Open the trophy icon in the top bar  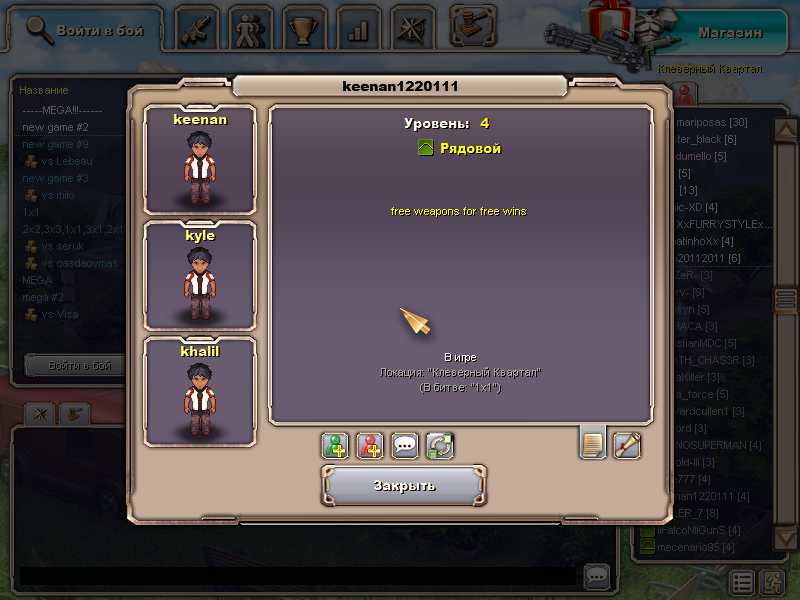pyautogui.click(x=301, y=30)
